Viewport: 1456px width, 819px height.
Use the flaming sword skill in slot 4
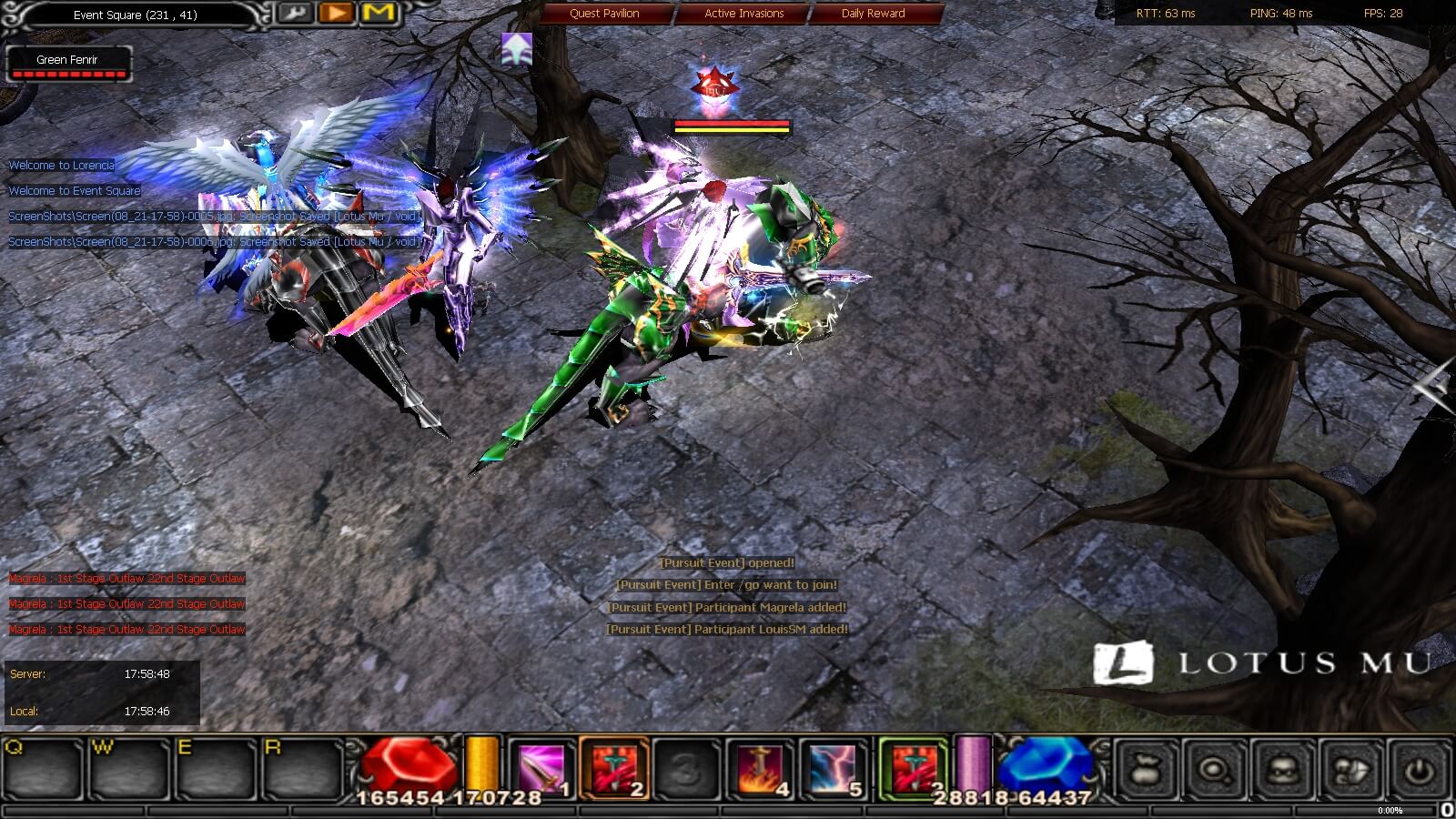[760, 769]
